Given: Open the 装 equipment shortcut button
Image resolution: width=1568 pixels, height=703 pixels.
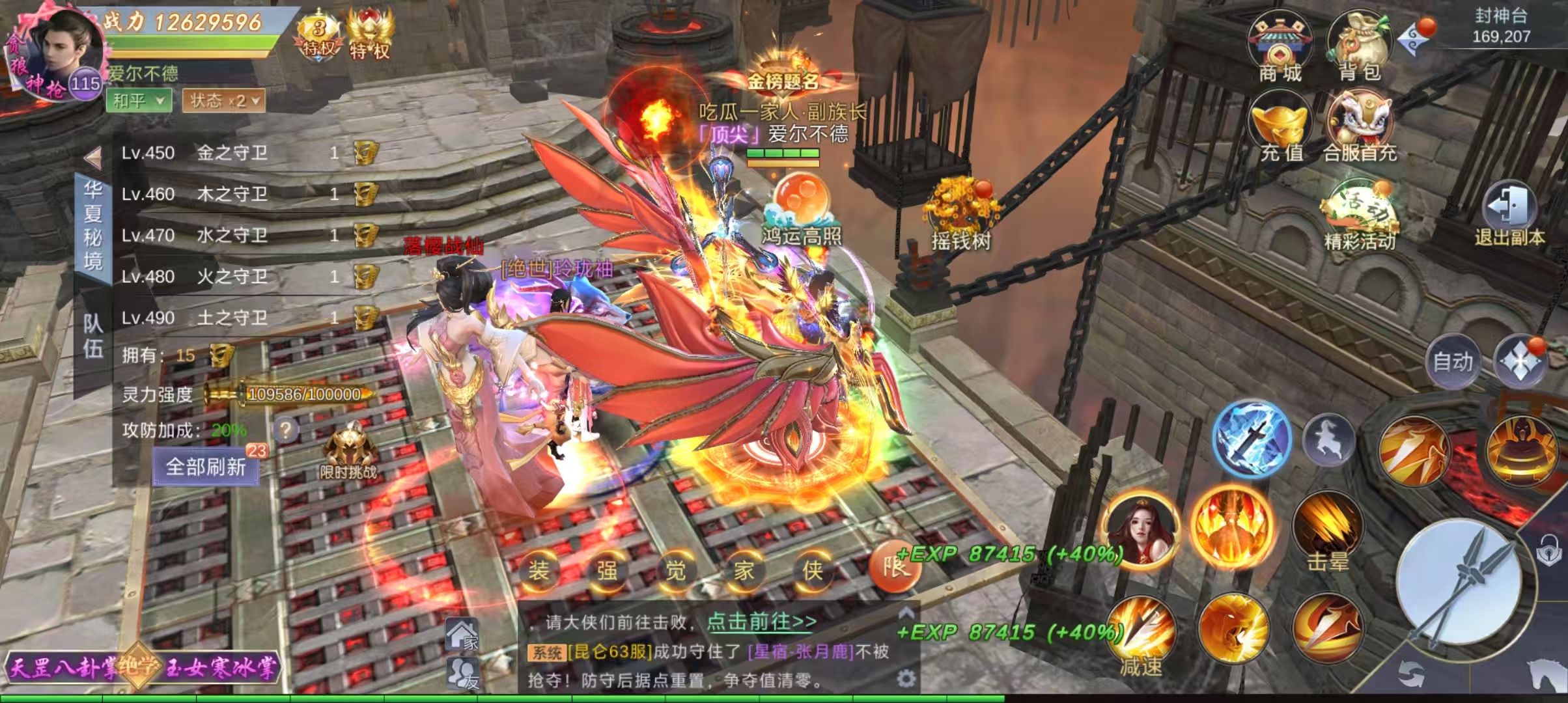Looking at the screenshot, I should tap(539, 571).
